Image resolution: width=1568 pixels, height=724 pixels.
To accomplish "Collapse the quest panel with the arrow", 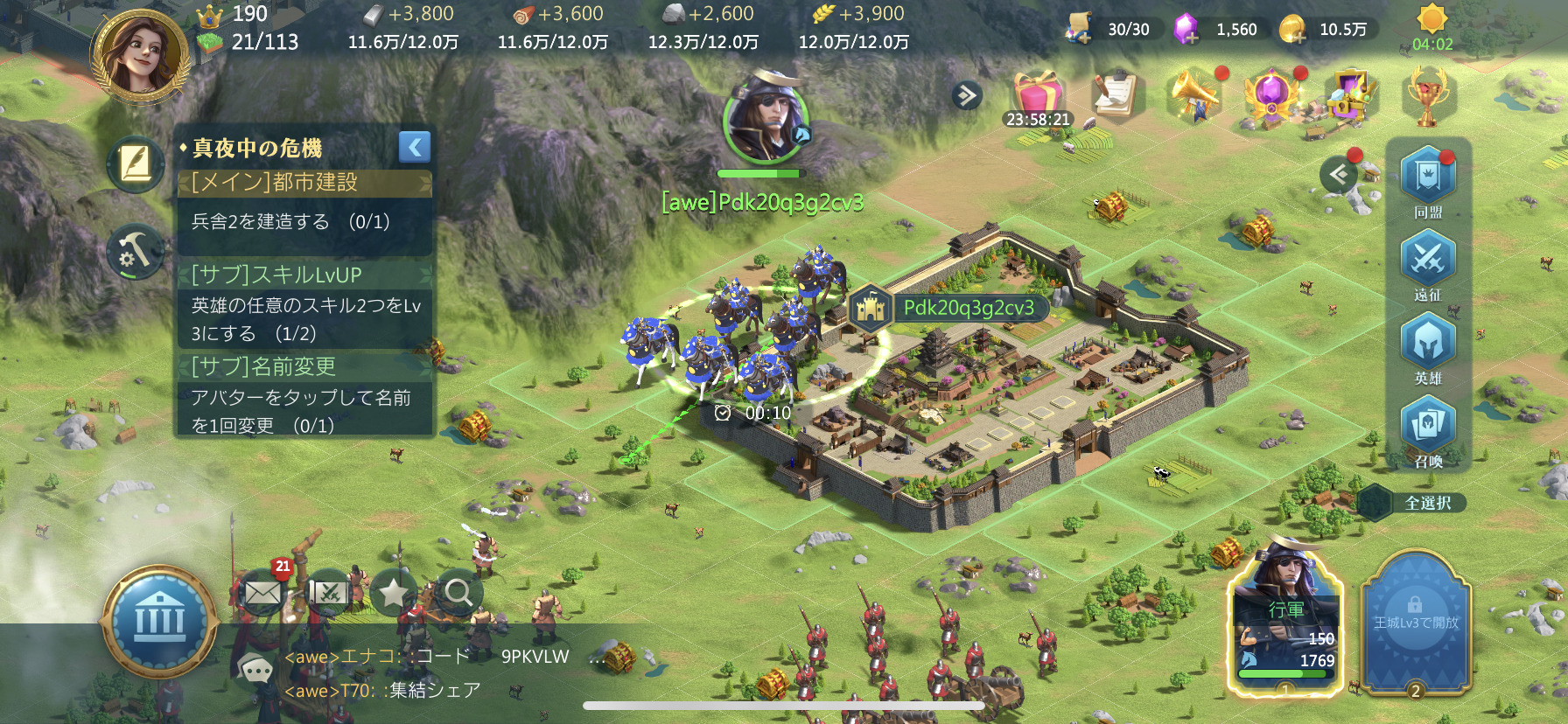I will [415, 147].
